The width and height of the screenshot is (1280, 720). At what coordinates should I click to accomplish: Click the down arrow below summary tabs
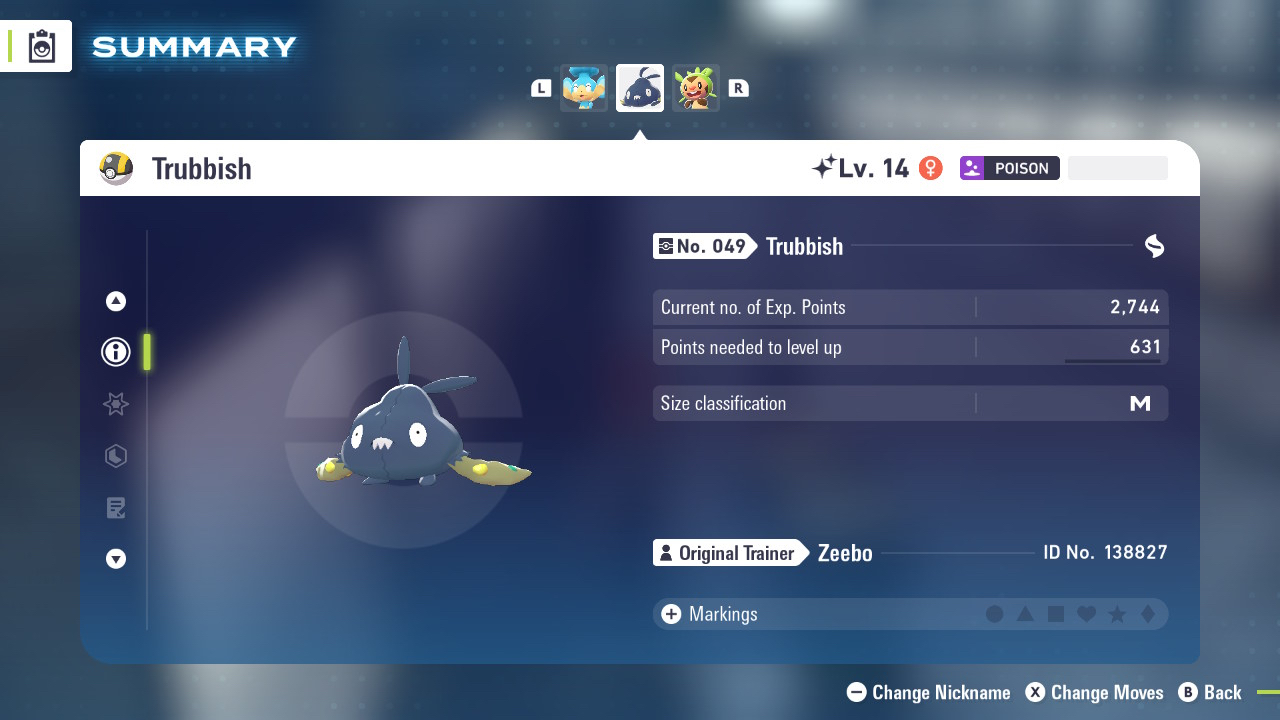click(x=116, y=559)
